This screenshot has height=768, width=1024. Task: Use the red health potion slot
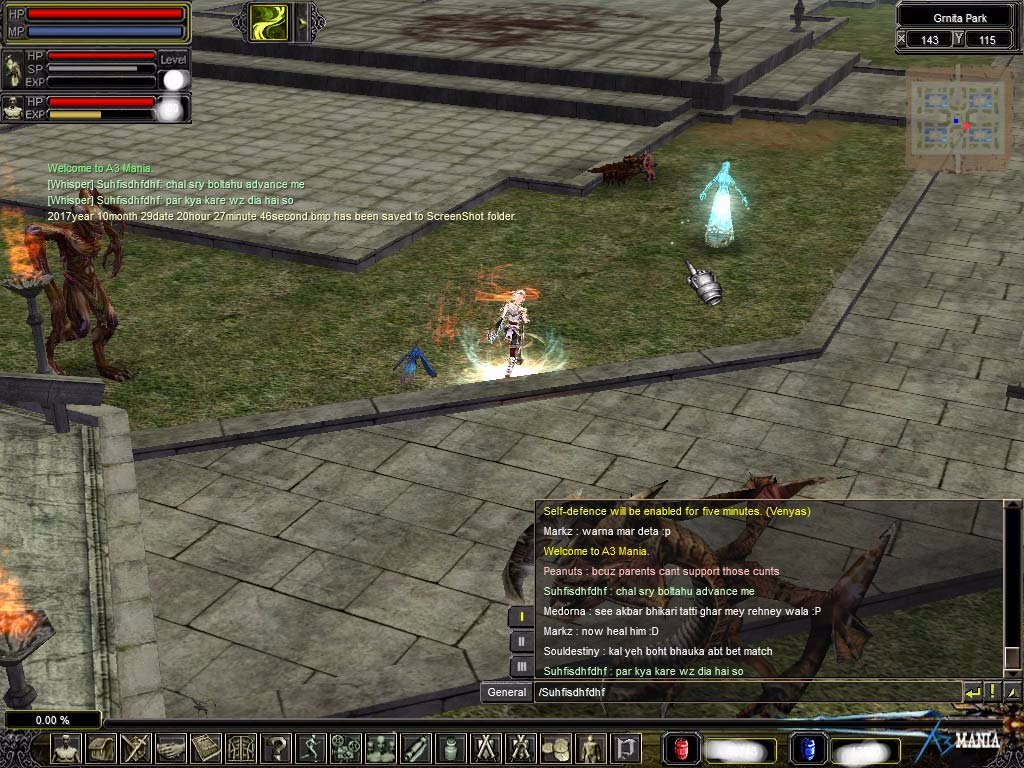681,749
